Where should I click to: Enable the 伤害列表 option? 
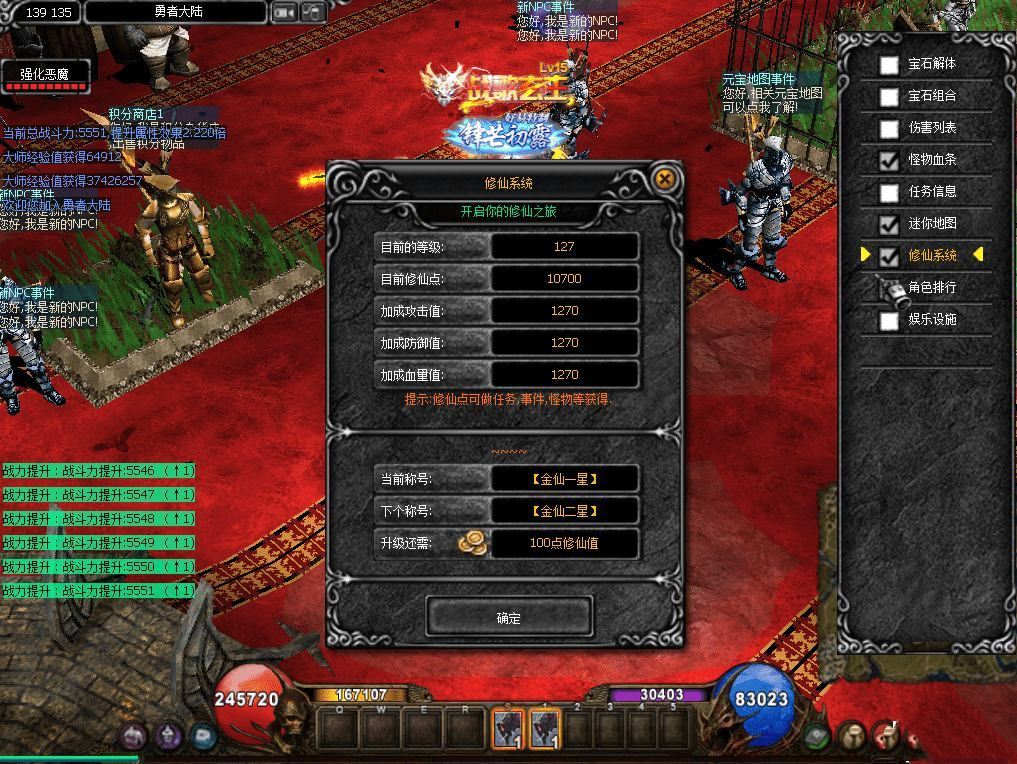[x=889, y=129]
